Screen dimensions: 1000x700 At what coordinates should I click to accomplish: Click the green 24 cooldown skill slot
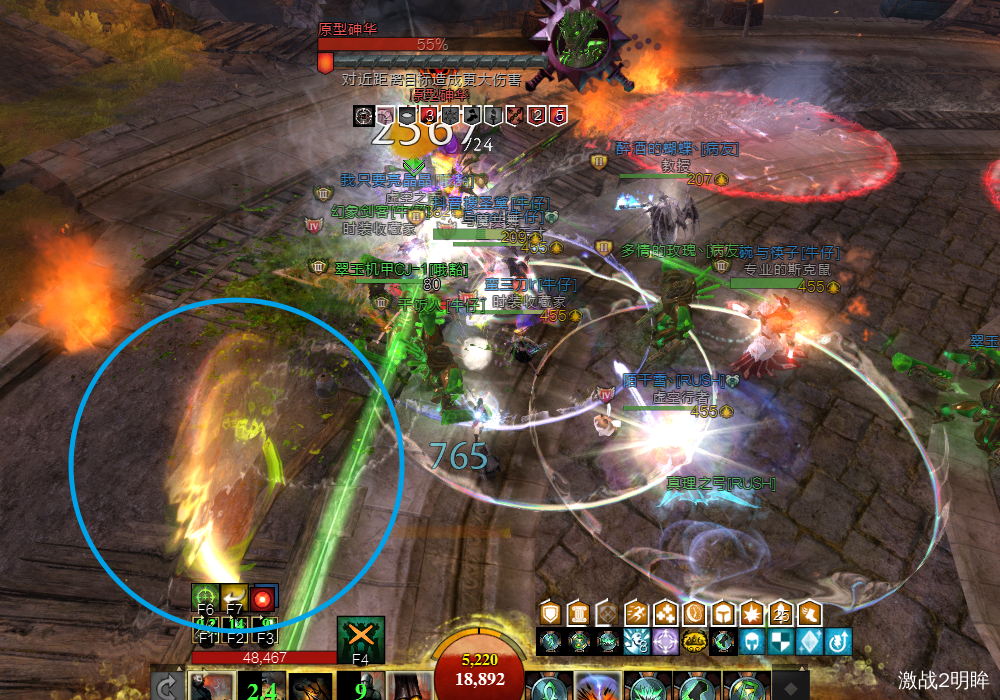tap(262, 687)
